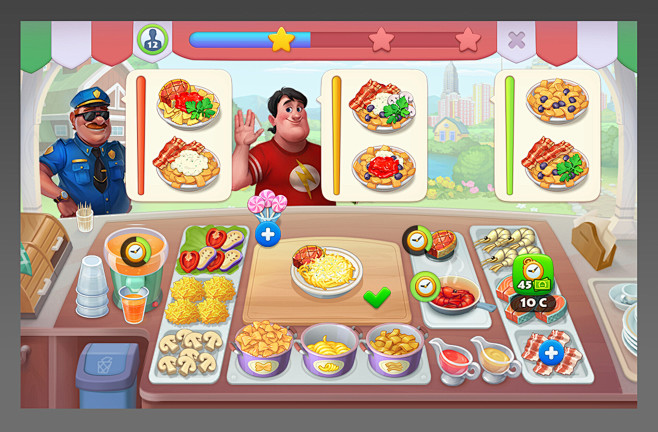Pick the yellow sauce gravy boat
The image size is (658, 432).
pyautogui.click(x=492, y=357)
